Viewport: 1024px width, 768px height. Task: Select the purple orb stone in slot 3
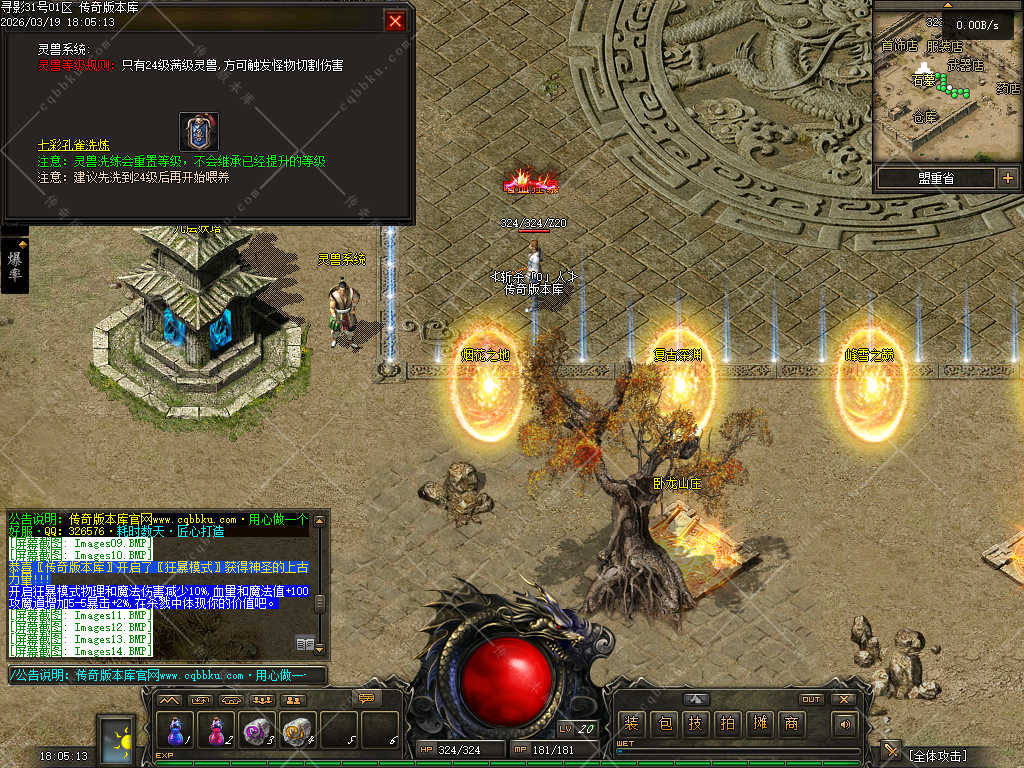[x=257, y=730]
